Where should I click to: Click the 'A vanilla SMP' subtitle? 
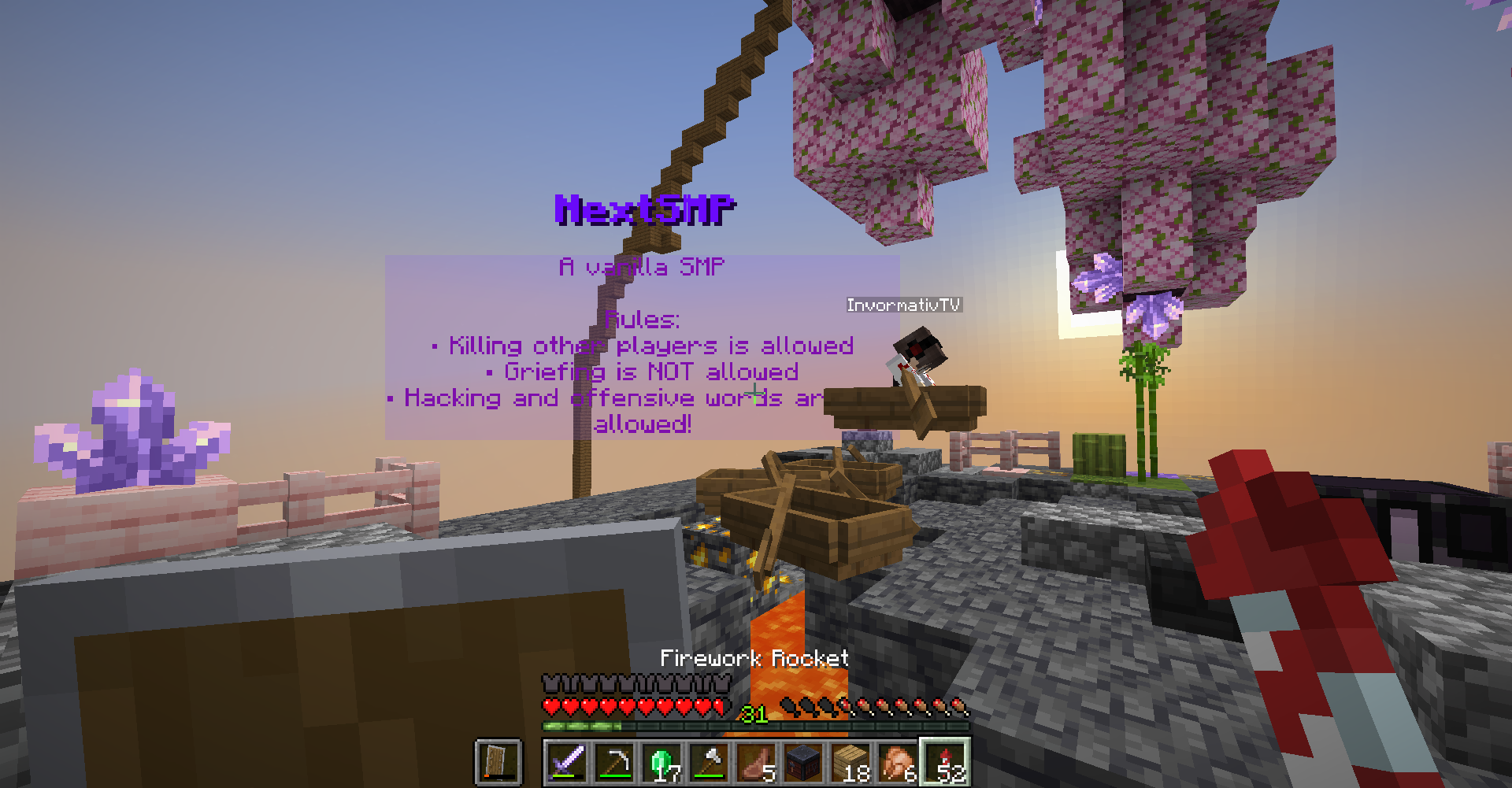[x=642, y=266]
